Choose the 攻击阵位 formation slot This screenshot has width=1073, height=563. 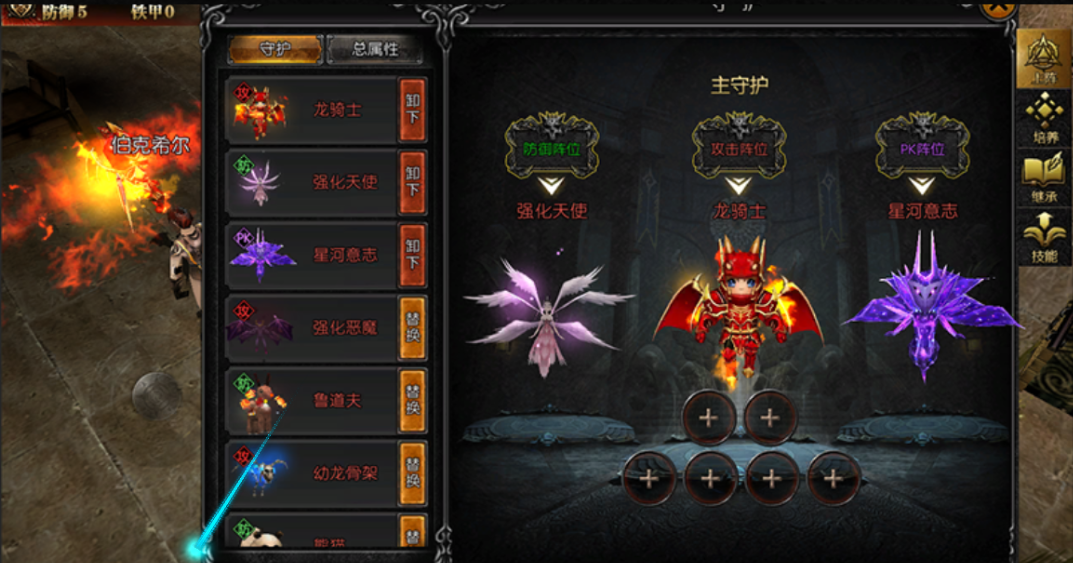[x=738, y=150]
